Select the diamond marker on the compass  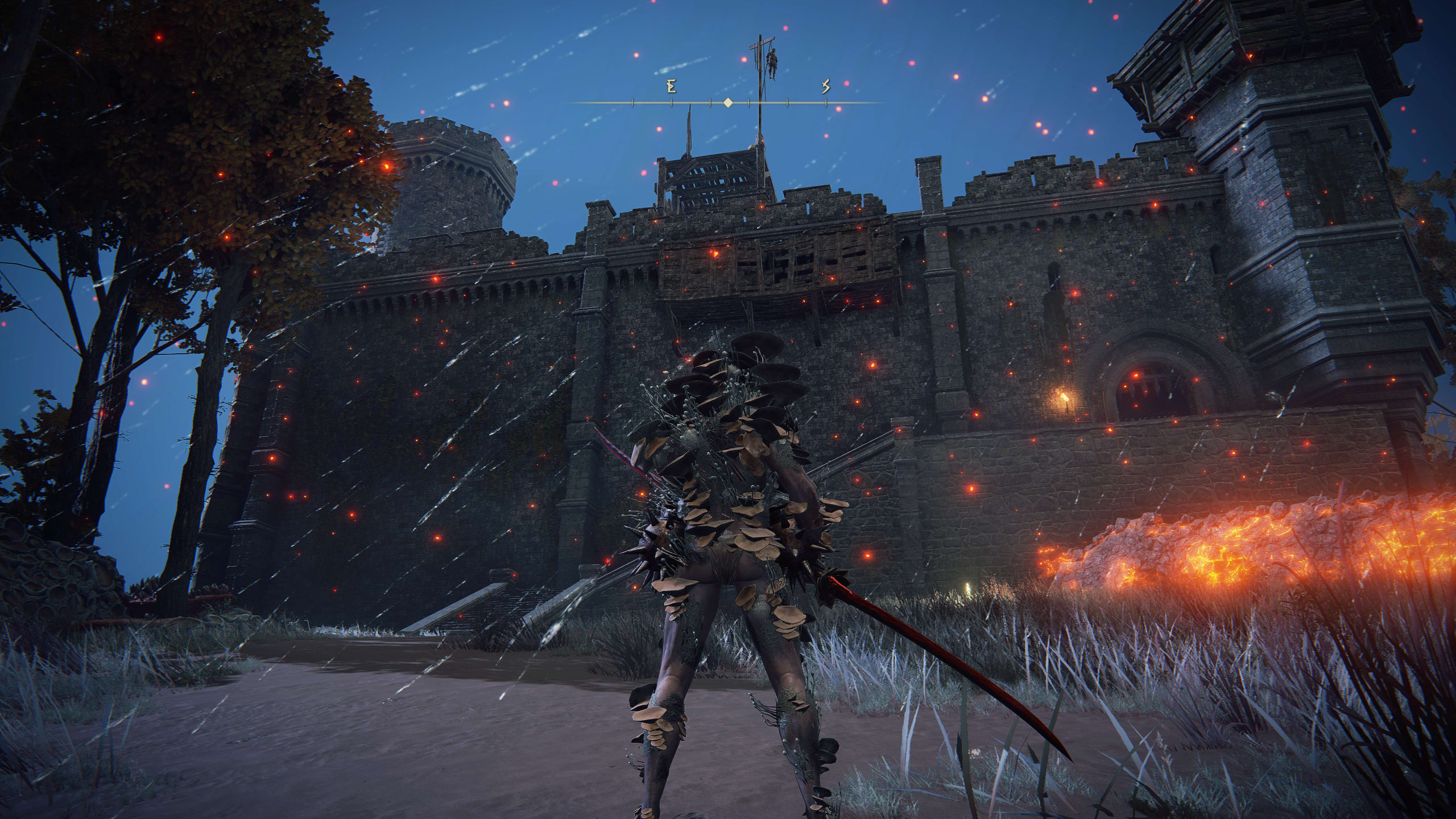[727, 103]
